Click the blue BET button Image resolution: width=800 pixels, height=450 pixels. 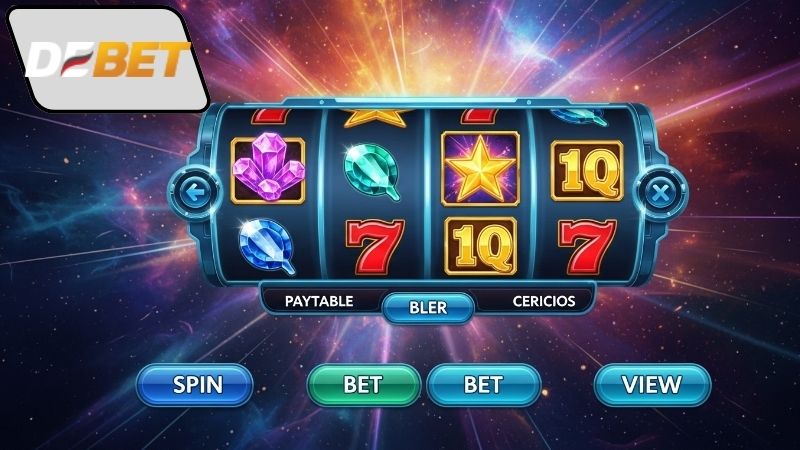(x=484, y=384)
